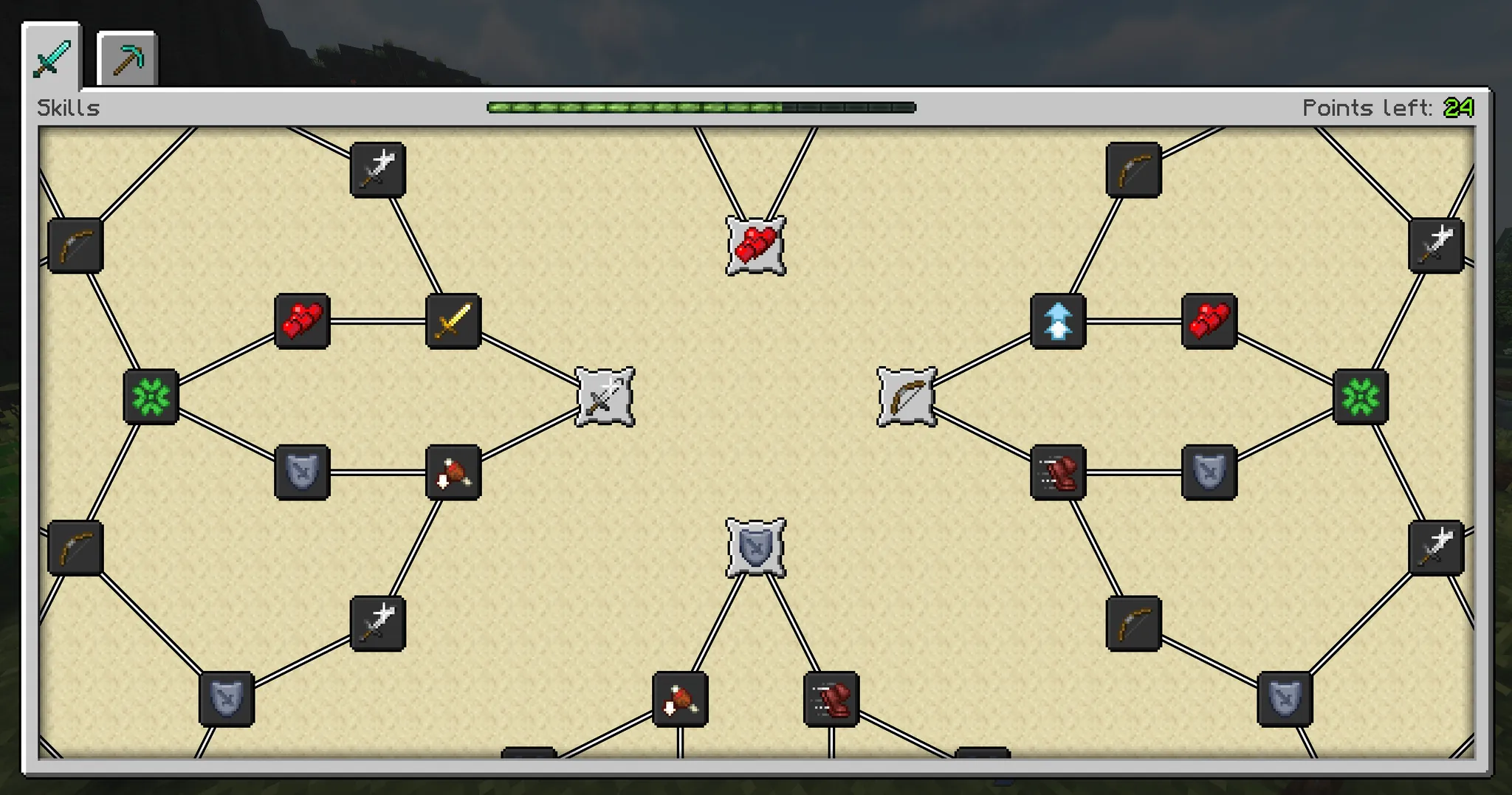Select the light-framed red hearts skill node
This screenshot has height=795, width=1512.
(755, 246)
